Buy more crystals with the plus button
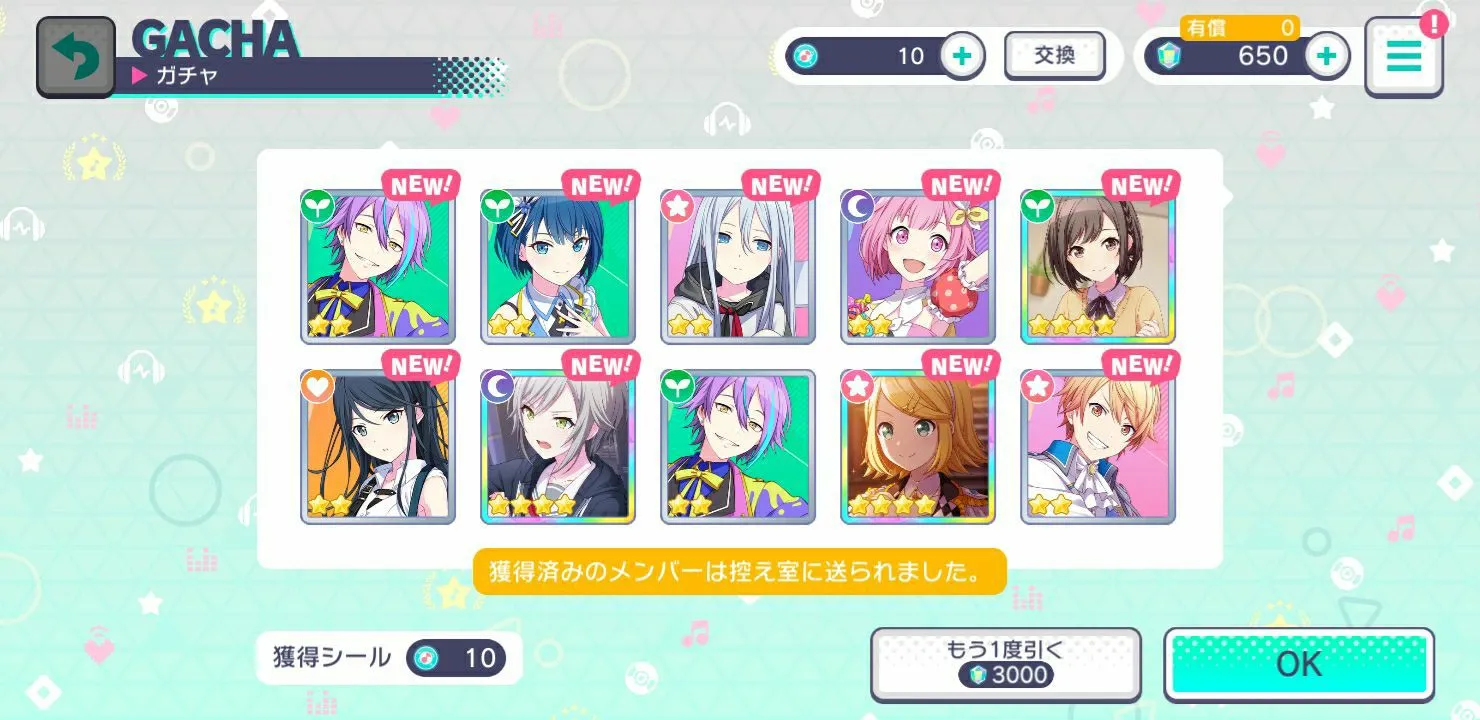1480x720 pixels. (1326, 56)
